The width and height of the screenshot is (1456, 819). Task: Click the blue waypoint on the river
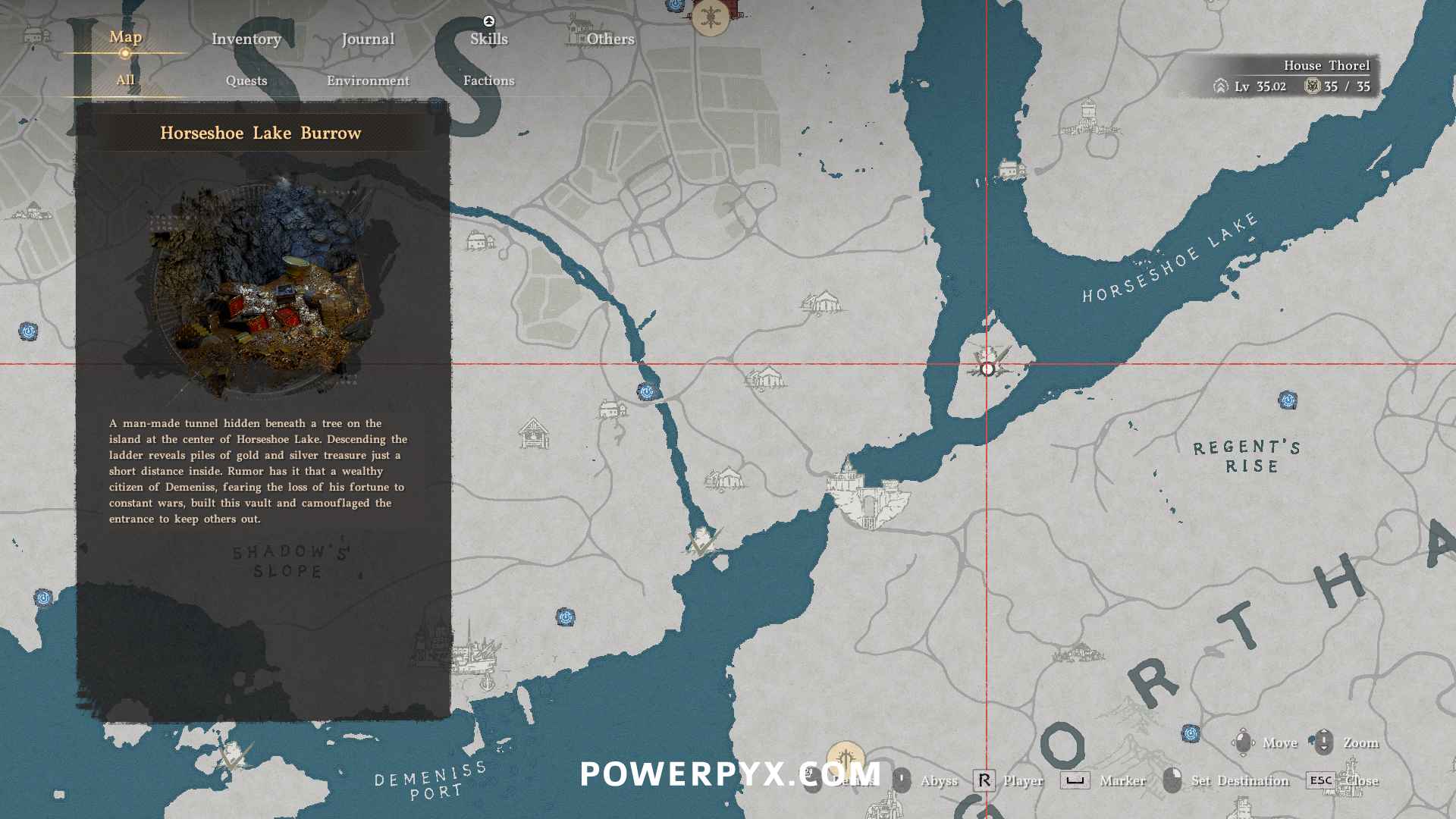pyautogui.click(x=646, y=391)
